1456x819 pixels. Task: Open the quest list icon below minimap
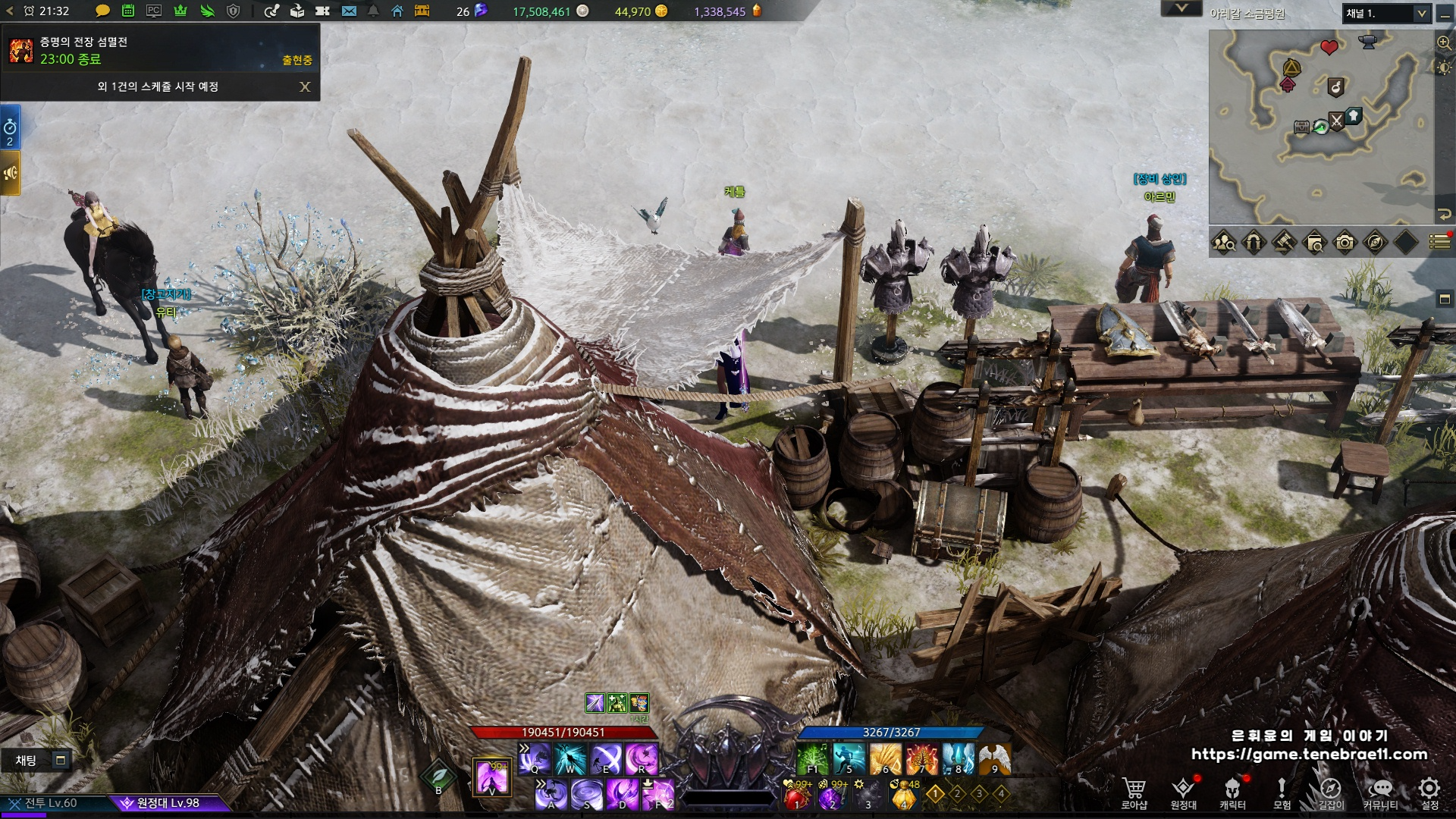coord(1439,242)
